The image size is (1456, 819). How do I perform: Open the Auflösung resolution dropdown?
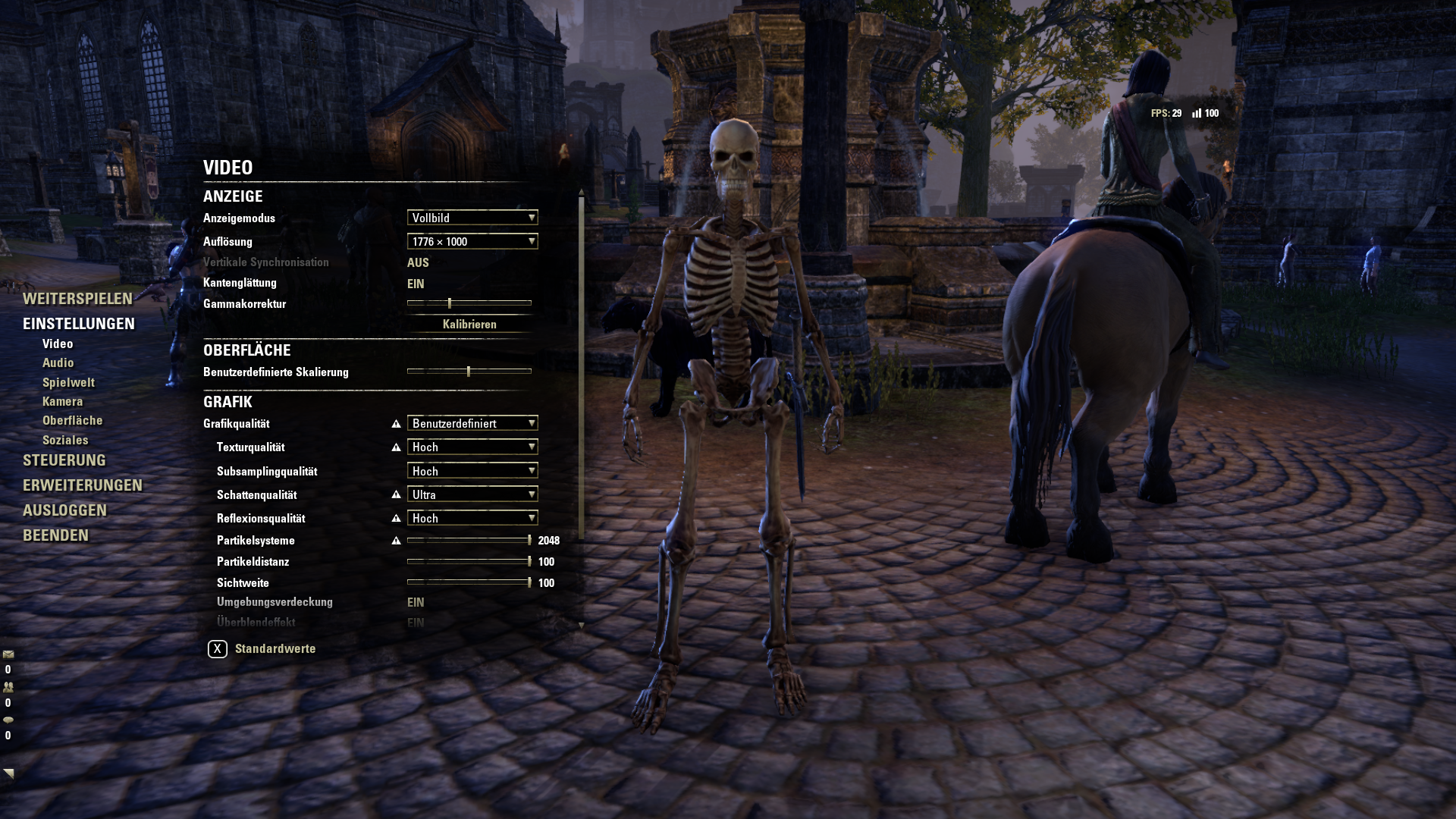[472, 242]
